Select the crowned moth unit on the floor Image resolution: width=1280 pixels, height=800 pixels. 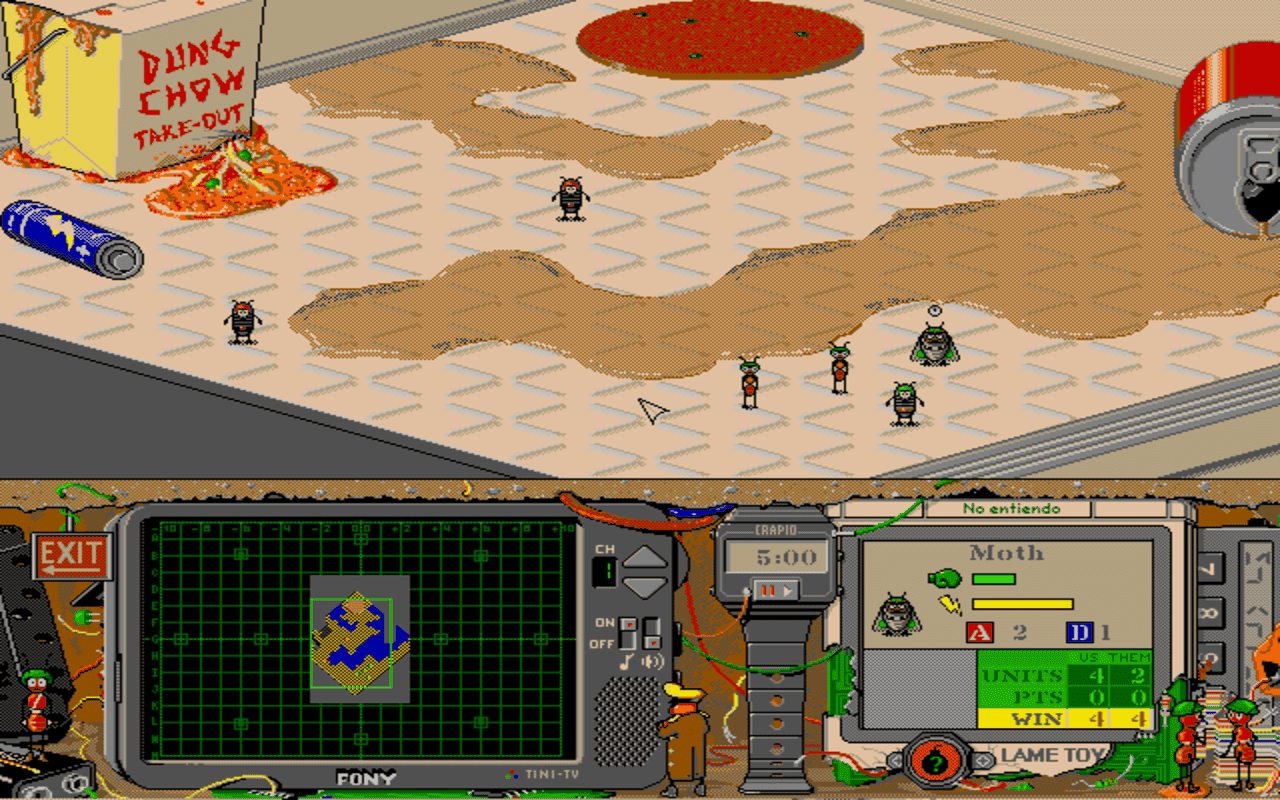point(934,342)
